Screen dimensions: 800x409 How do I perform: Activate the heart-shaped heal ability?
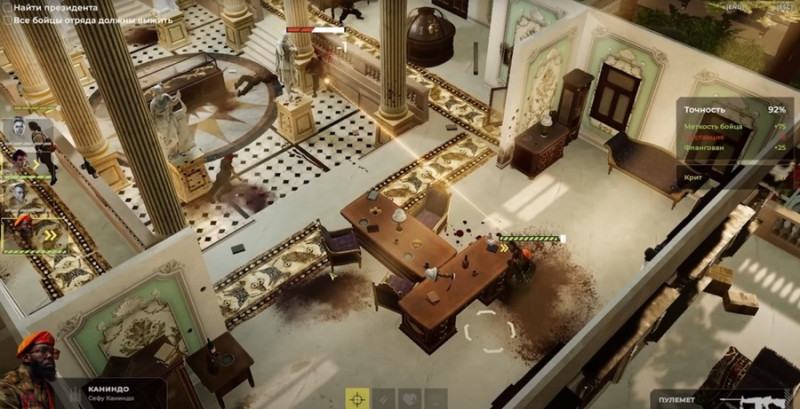(x=409, y=398)
